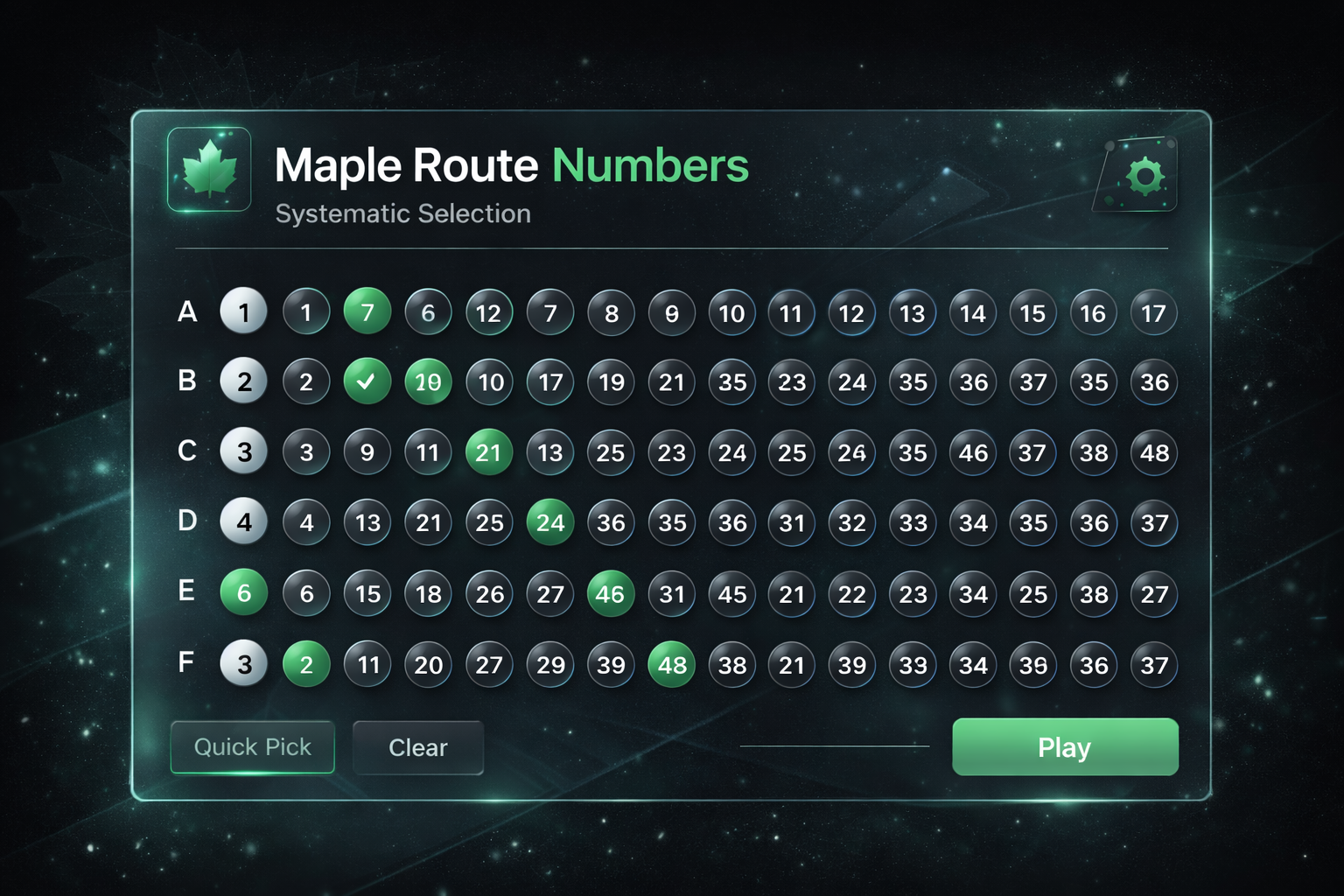Click the input line beside the Play button

click(x=836, y=747)
